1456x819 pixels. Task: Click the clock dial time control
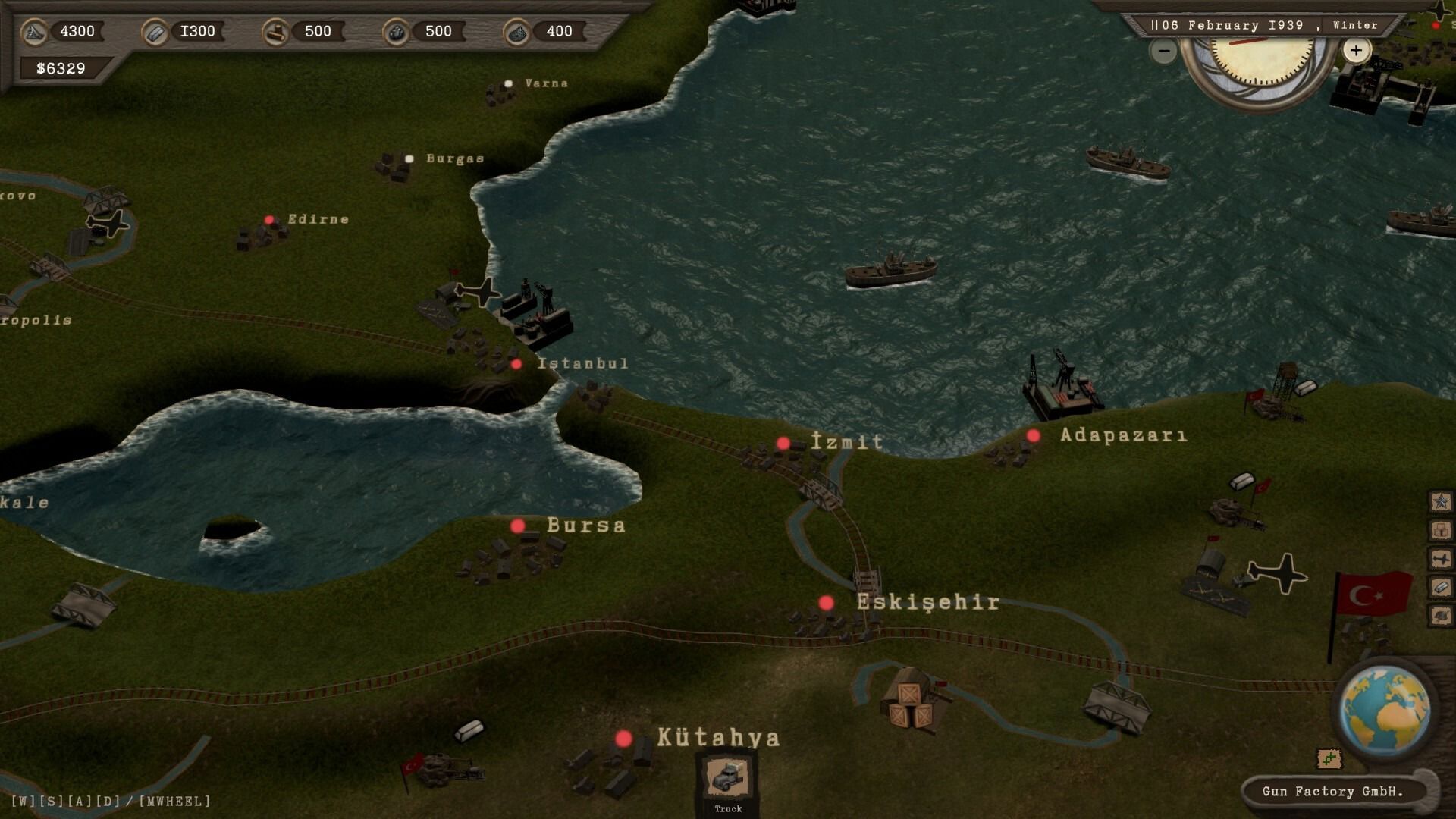[x=1259, y=61]
